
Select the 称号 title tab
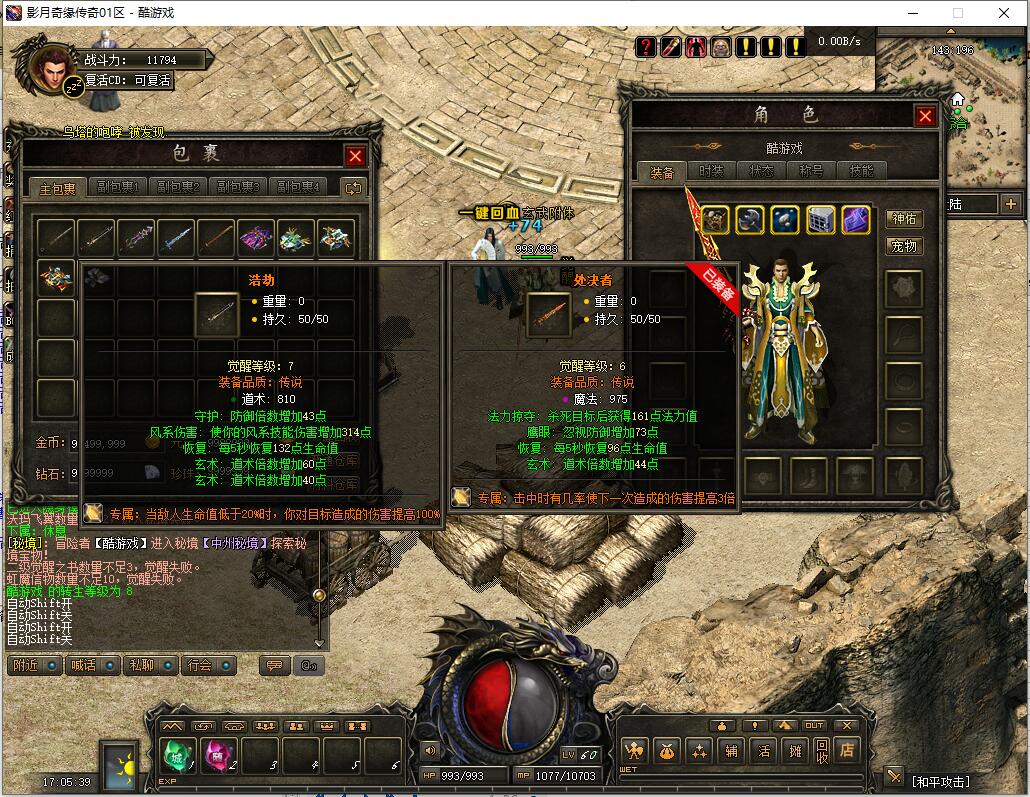pos(811,171)
